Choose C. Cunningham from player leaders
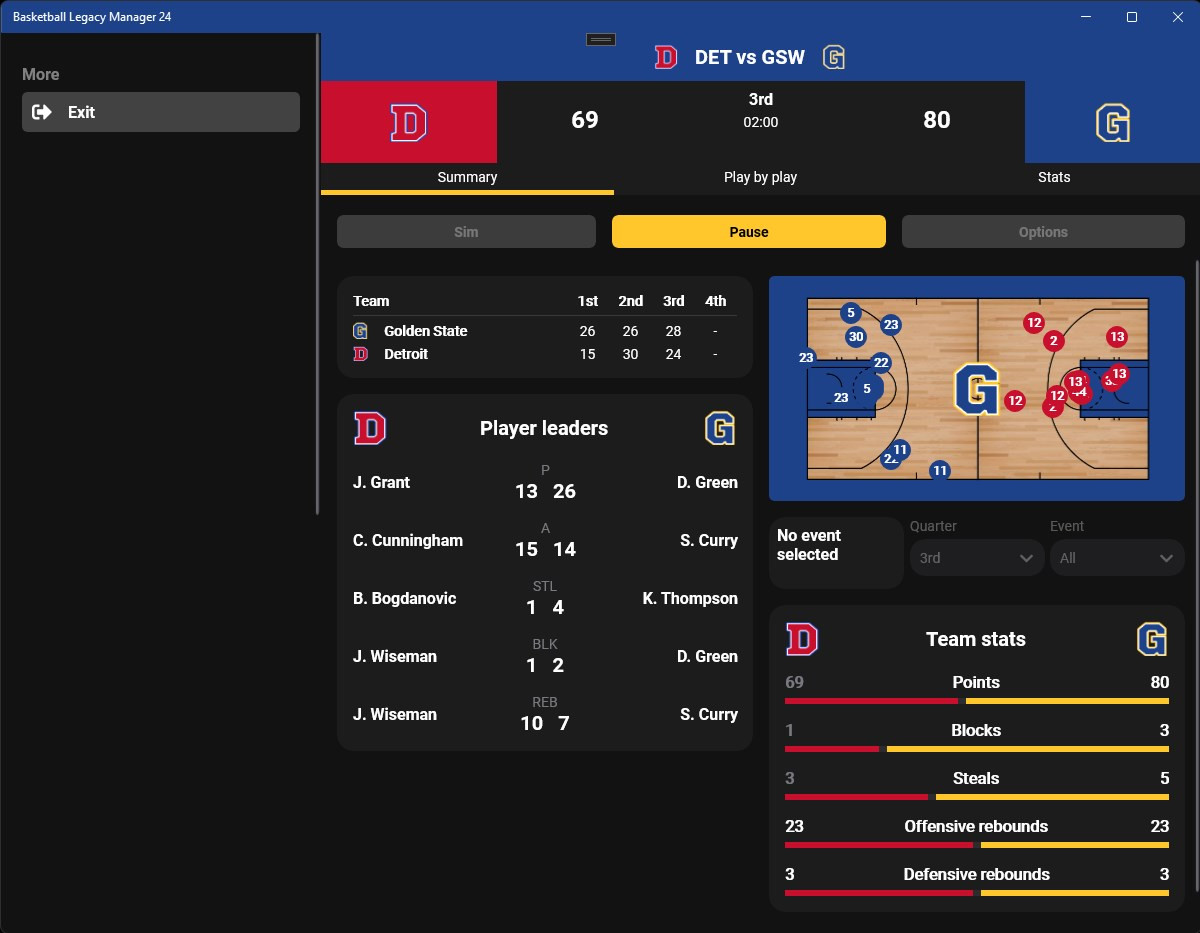1200x933 pixels. click(x=407, y=540)
